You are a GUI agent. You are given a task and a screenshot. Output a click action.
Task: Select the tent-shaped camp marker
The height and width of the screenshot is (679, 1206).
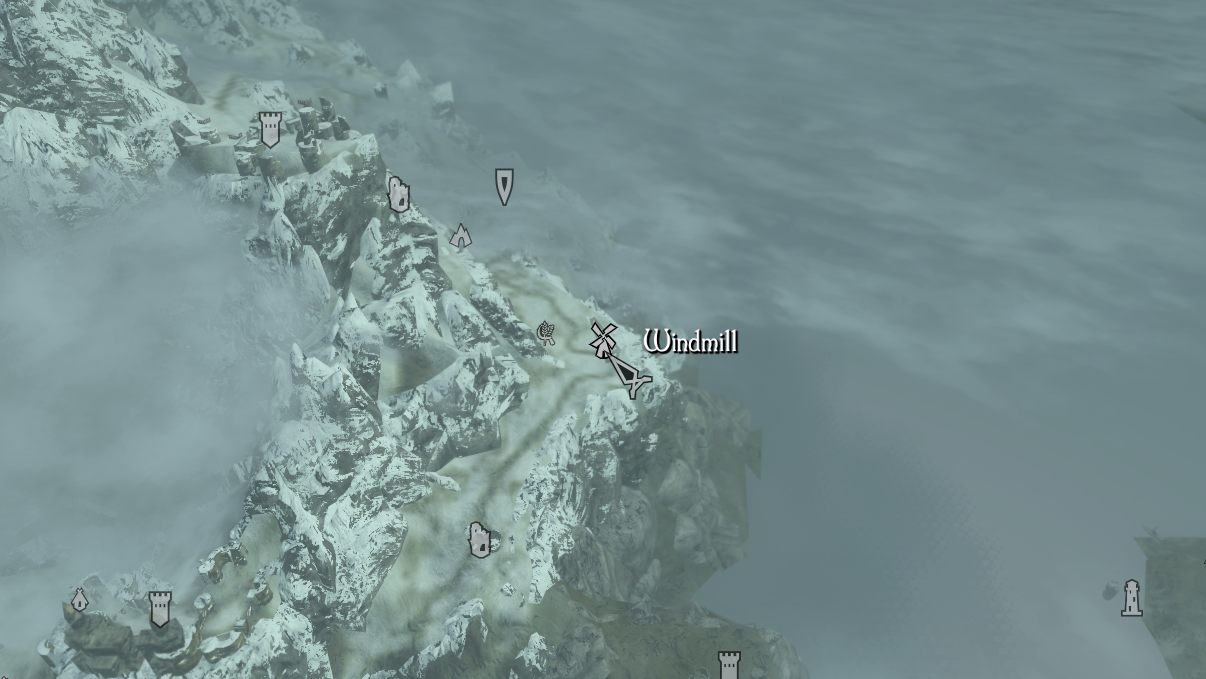(460, 235)
